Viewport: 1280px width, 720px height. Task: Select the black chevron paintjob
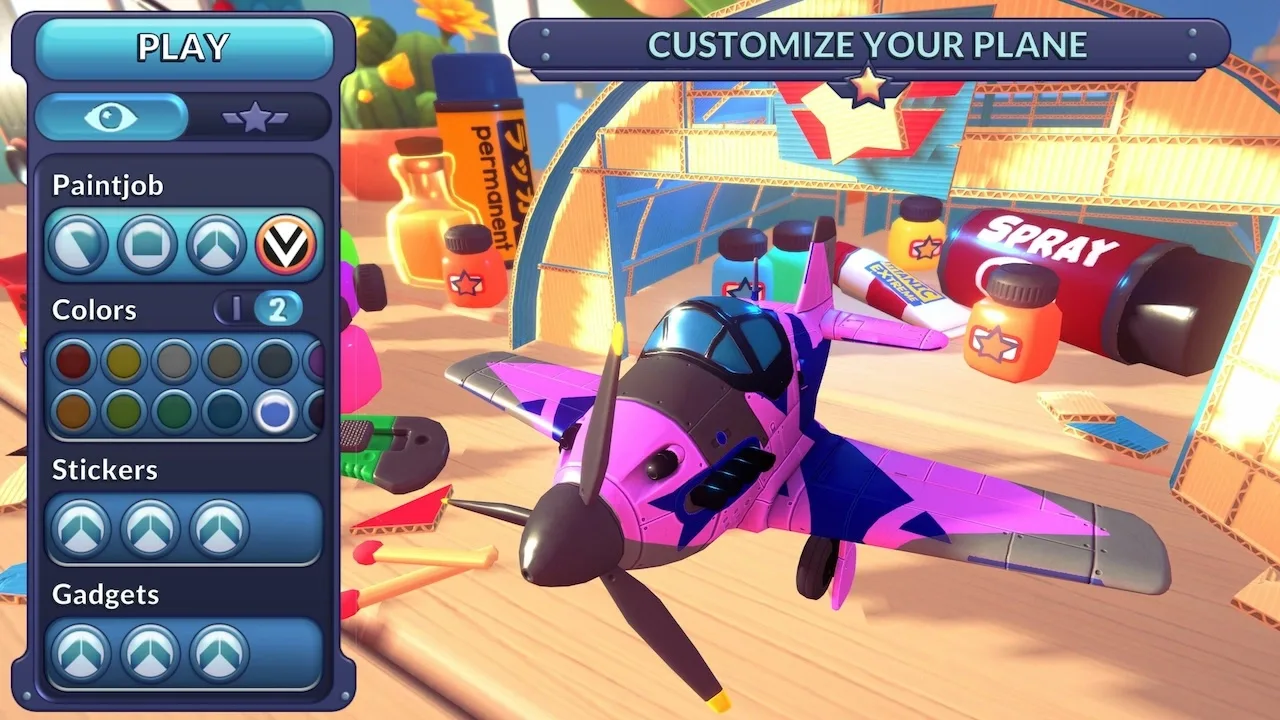click(286, 244)
